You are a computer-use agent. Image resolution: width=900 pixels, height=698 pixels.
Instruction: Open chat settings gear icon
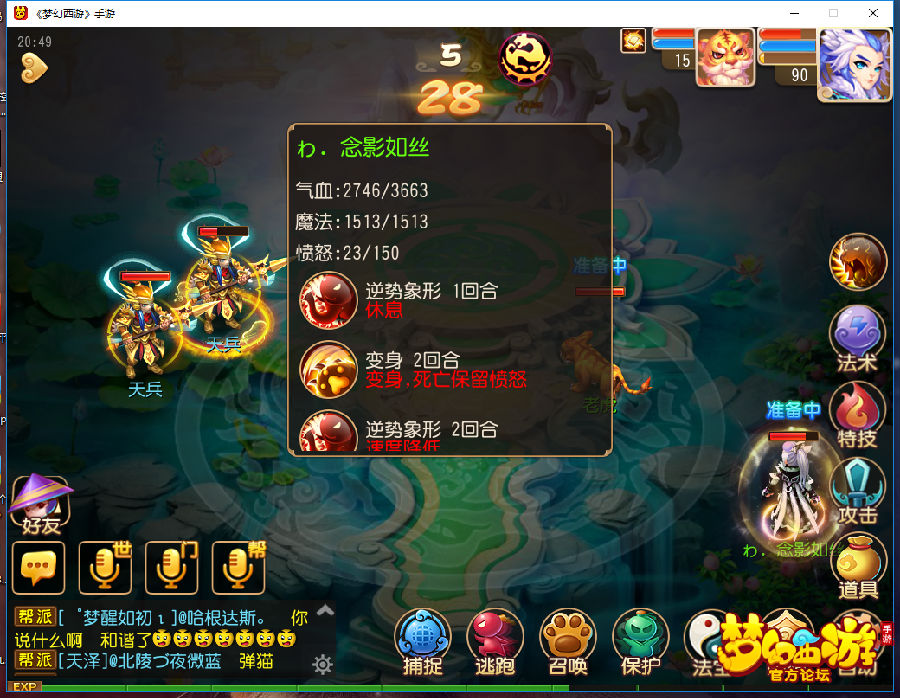pyautogui.click(x=322, y=663)
